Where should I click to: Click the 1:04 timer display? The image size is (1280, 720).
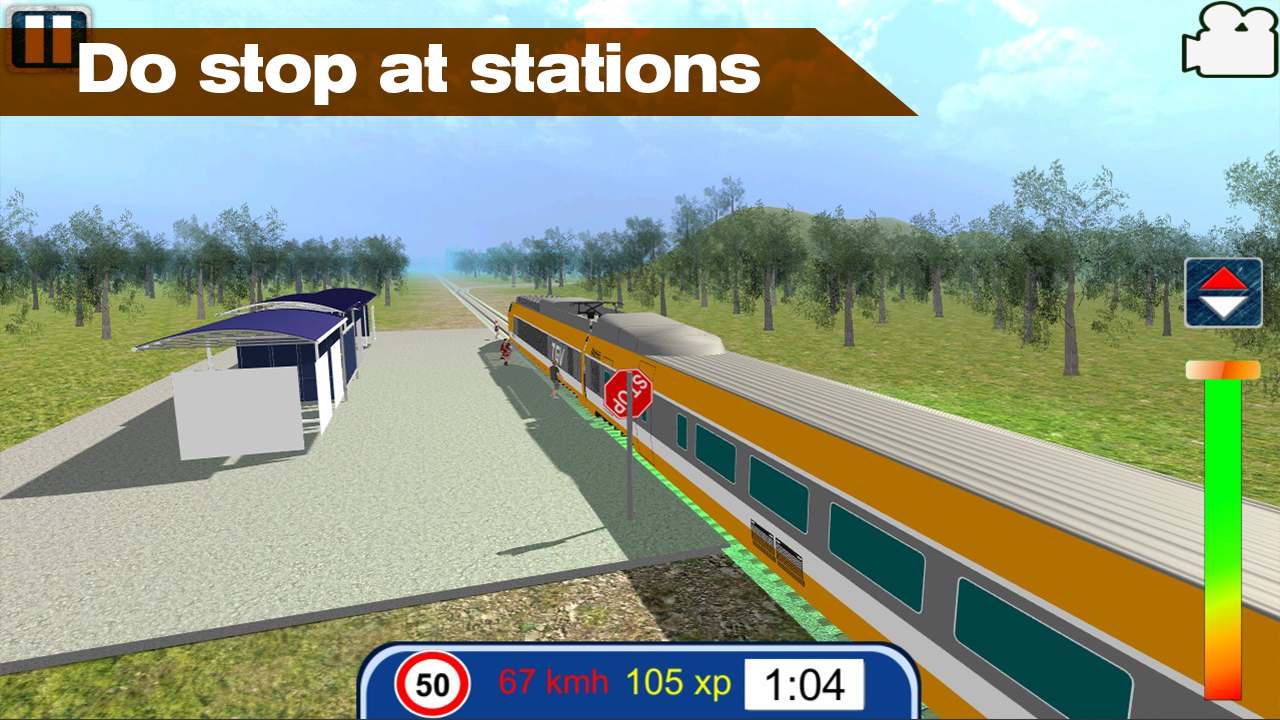(x=804, y=685)
